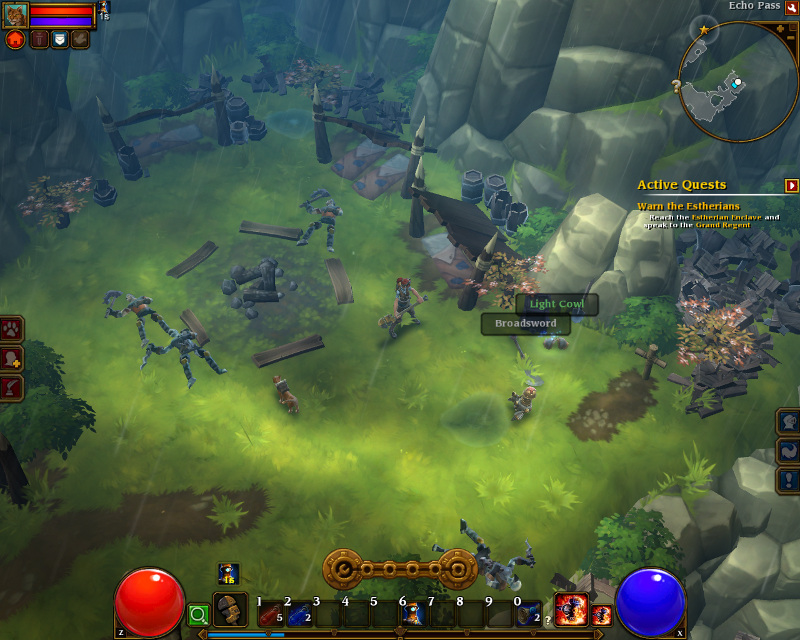Open the wrench settings button
Viewport: 800px width, 640px height.
coord(792,7)
